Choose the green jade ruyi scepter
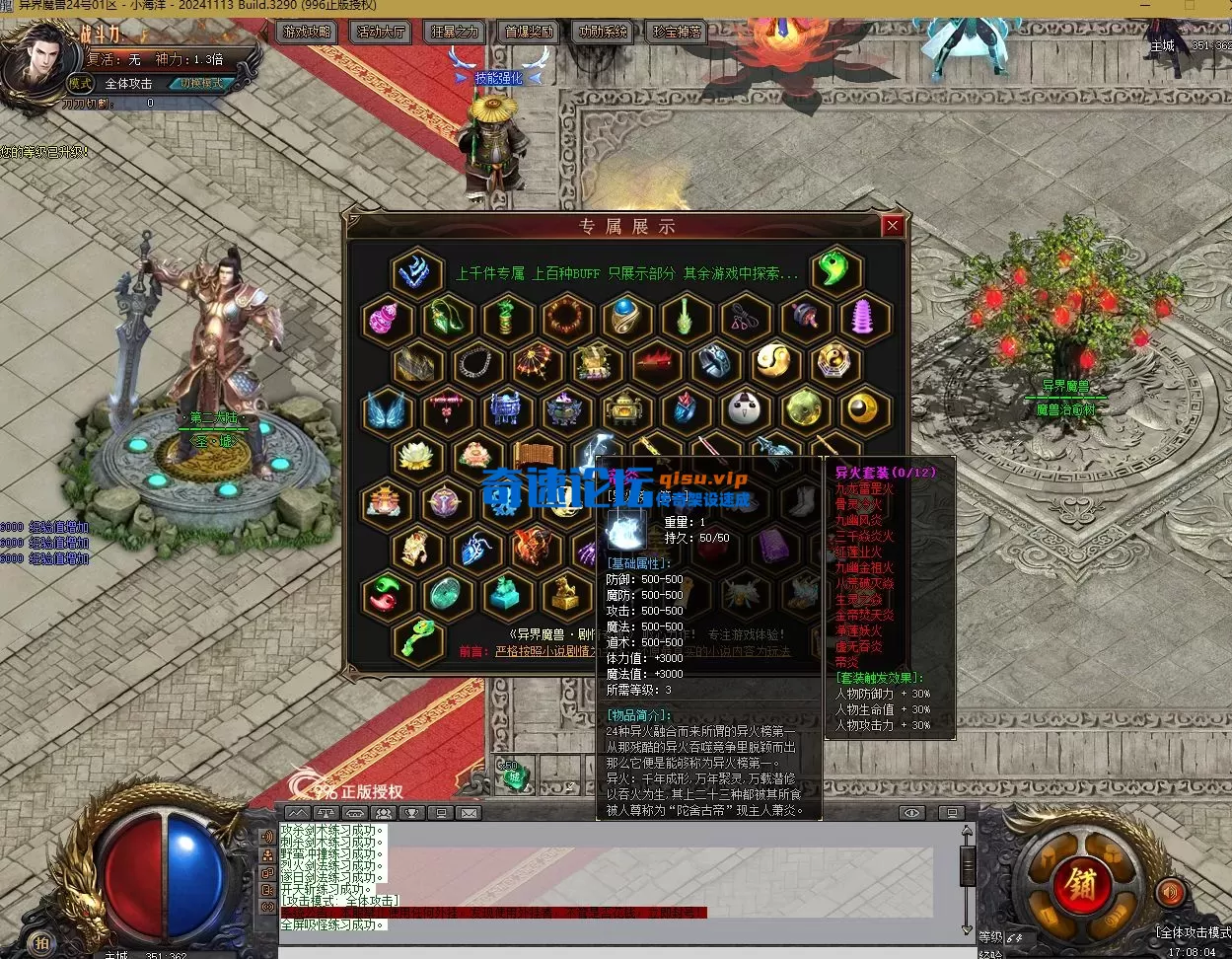The image size is (1232, 959). (417, 638)
